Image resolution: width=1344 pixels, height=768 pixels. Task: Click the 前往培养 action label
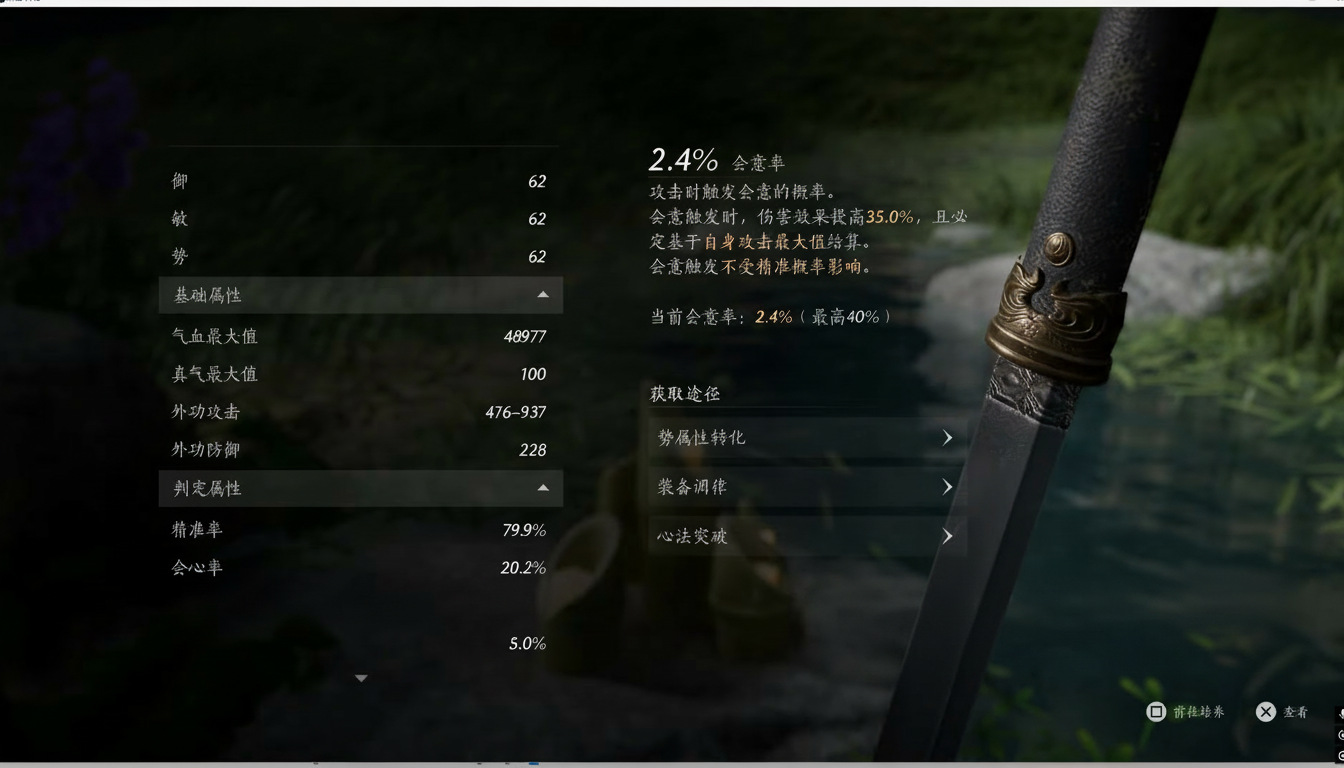(x=1200, y=711)
